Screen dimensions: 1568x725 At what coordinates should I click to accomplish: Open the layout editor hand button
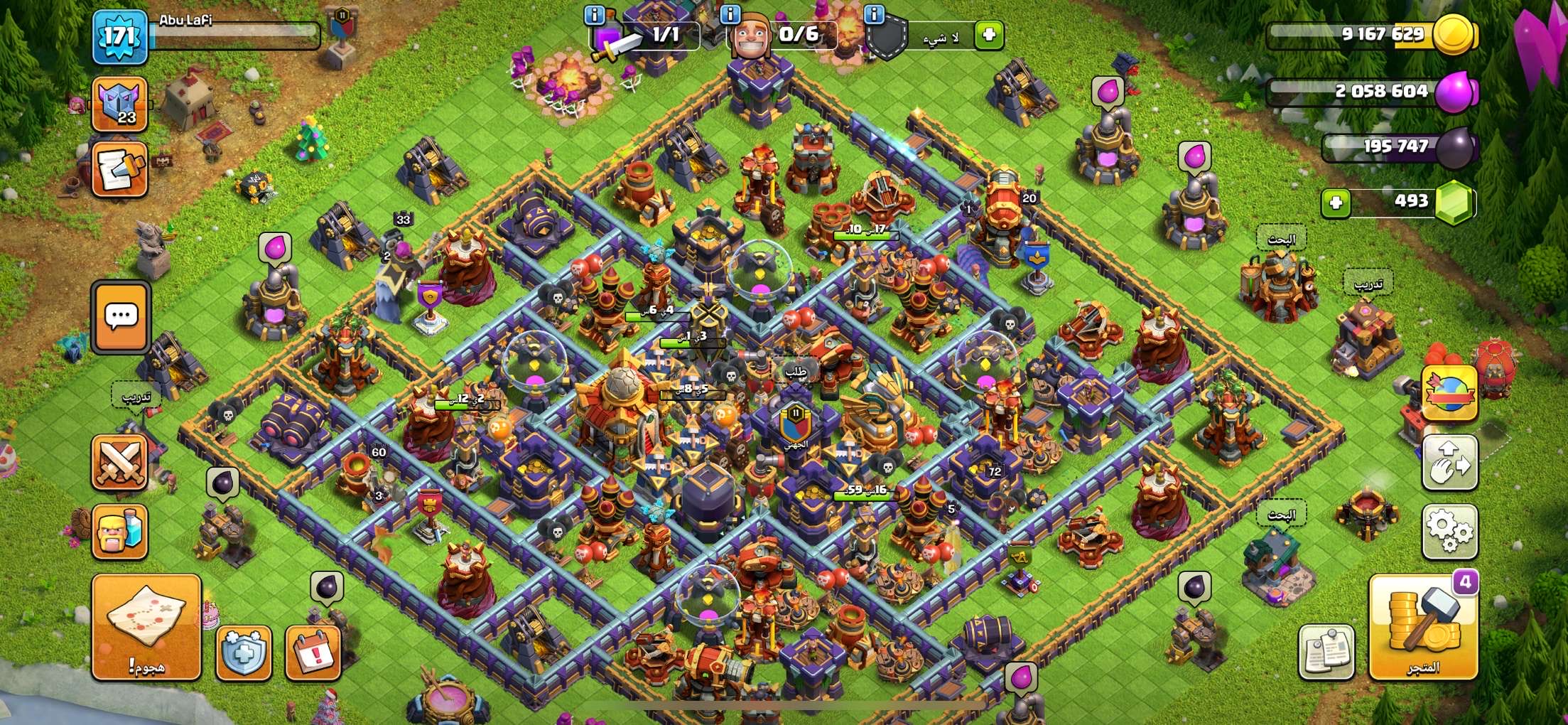coord(1449,463)
